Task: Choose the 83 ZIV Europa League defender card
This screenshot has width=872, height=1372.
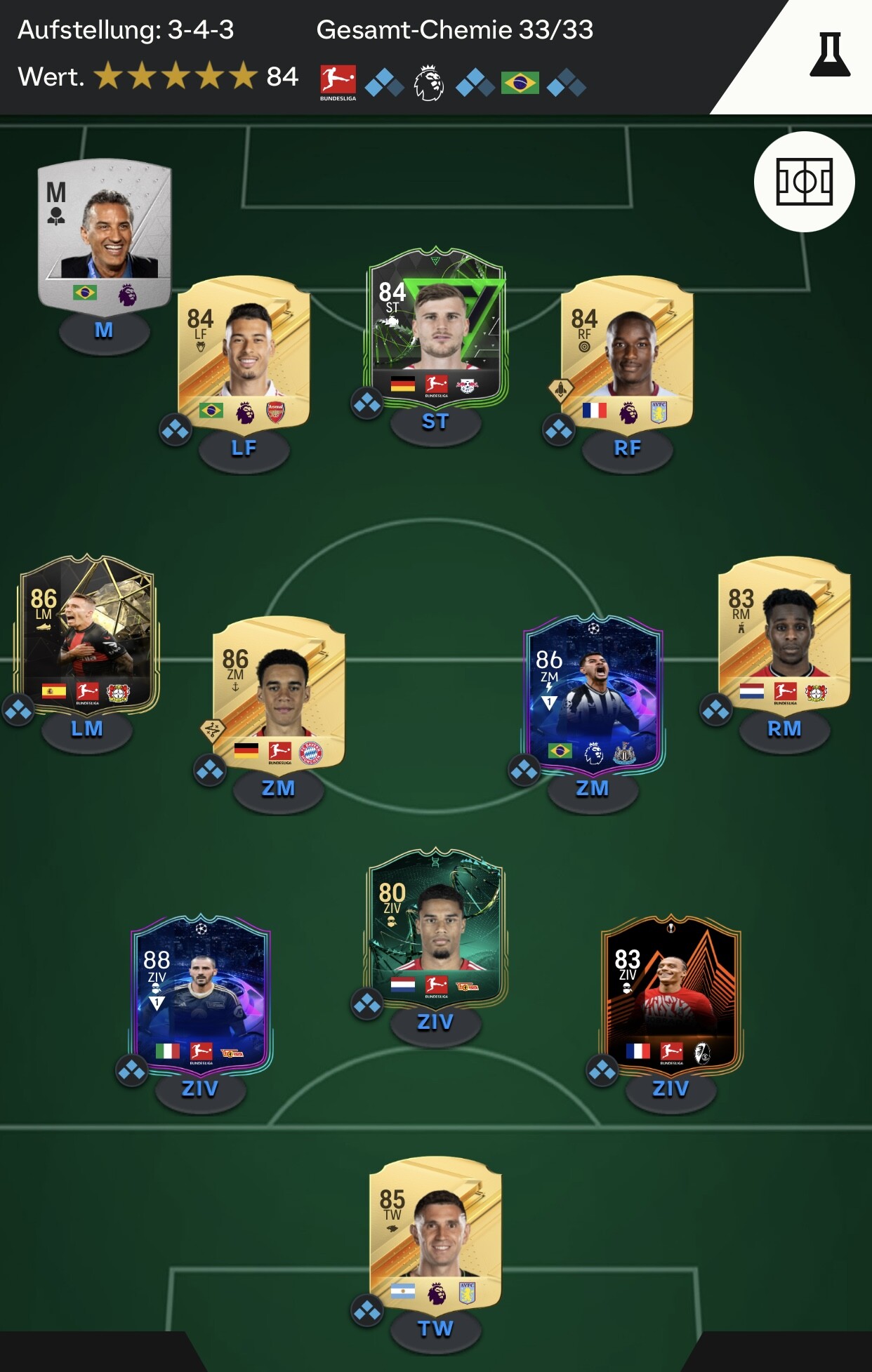Action: [671, 994]
